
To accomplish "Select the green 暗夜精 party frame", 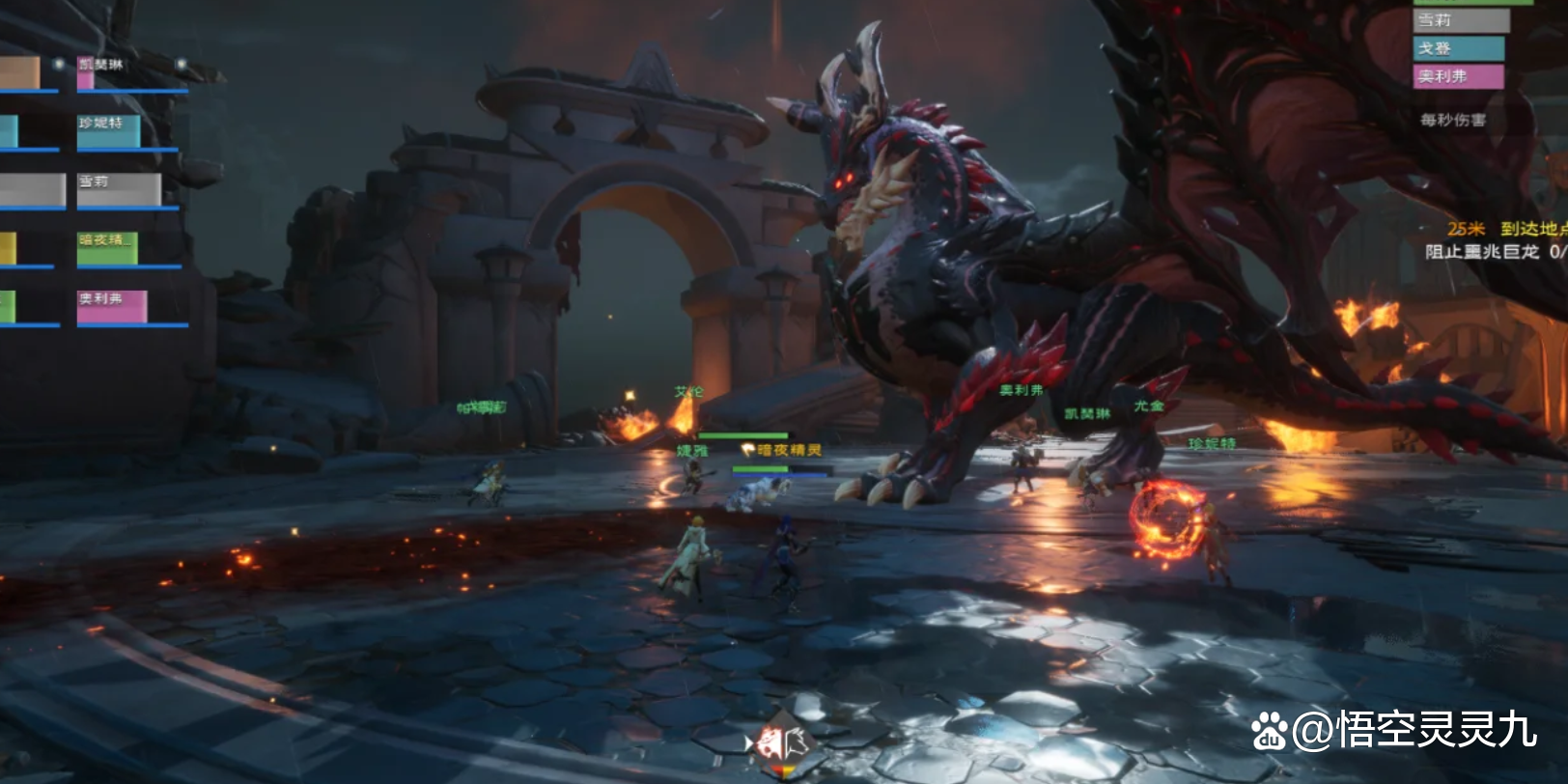I will click(107, 248).
